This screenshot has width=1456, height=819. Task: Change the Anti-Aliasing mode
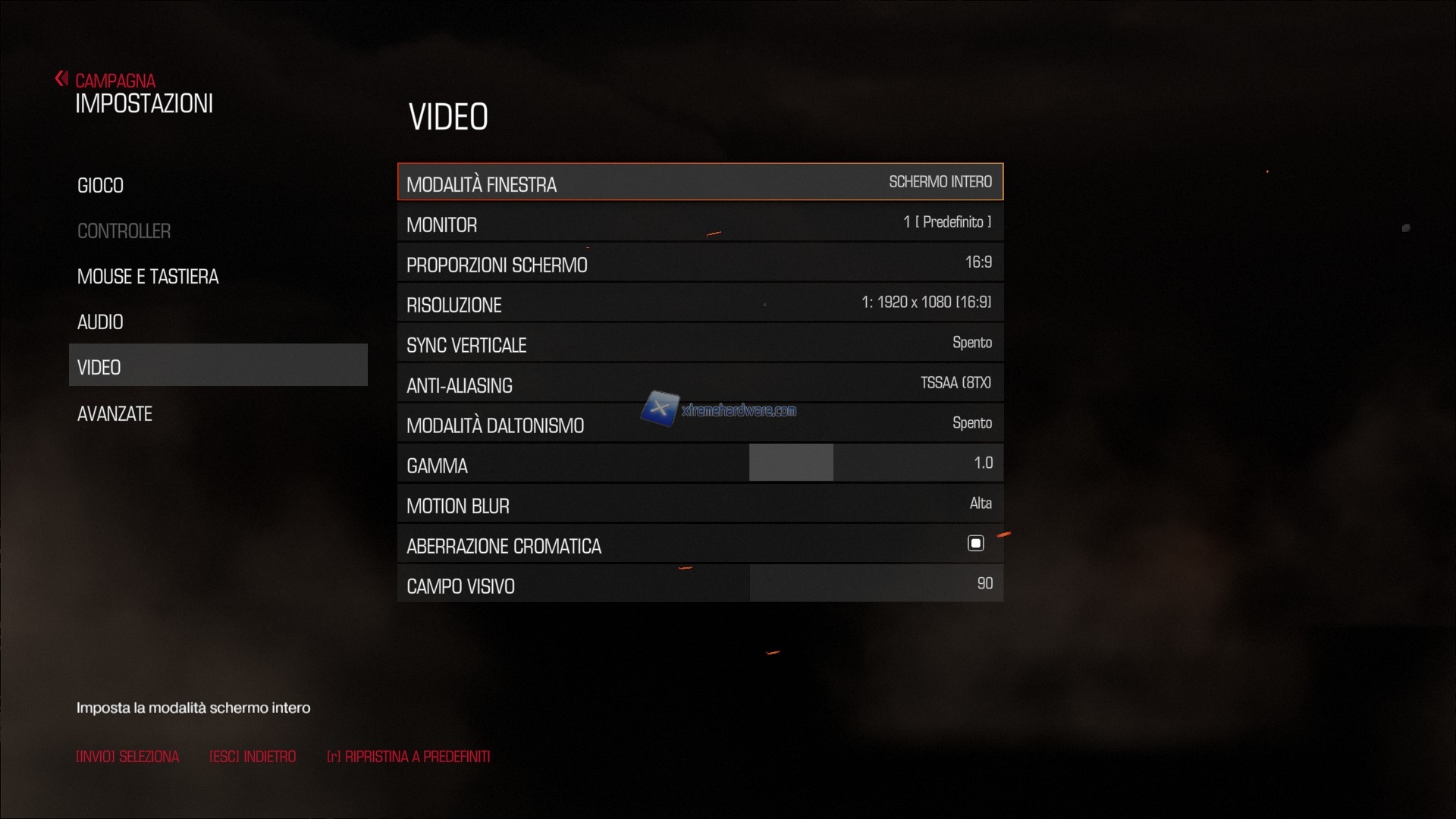[x=700, y=384]
